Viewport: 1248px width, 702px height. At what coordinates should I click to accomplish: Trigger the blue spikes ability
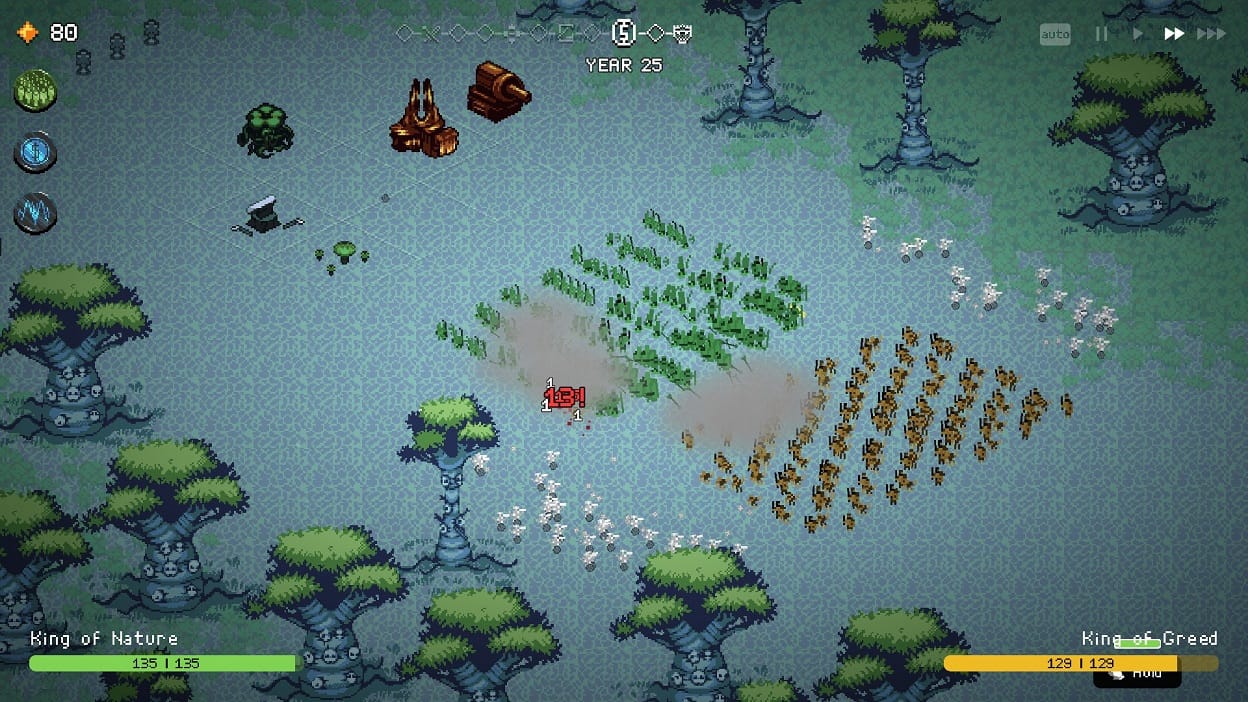coord(35,213)
